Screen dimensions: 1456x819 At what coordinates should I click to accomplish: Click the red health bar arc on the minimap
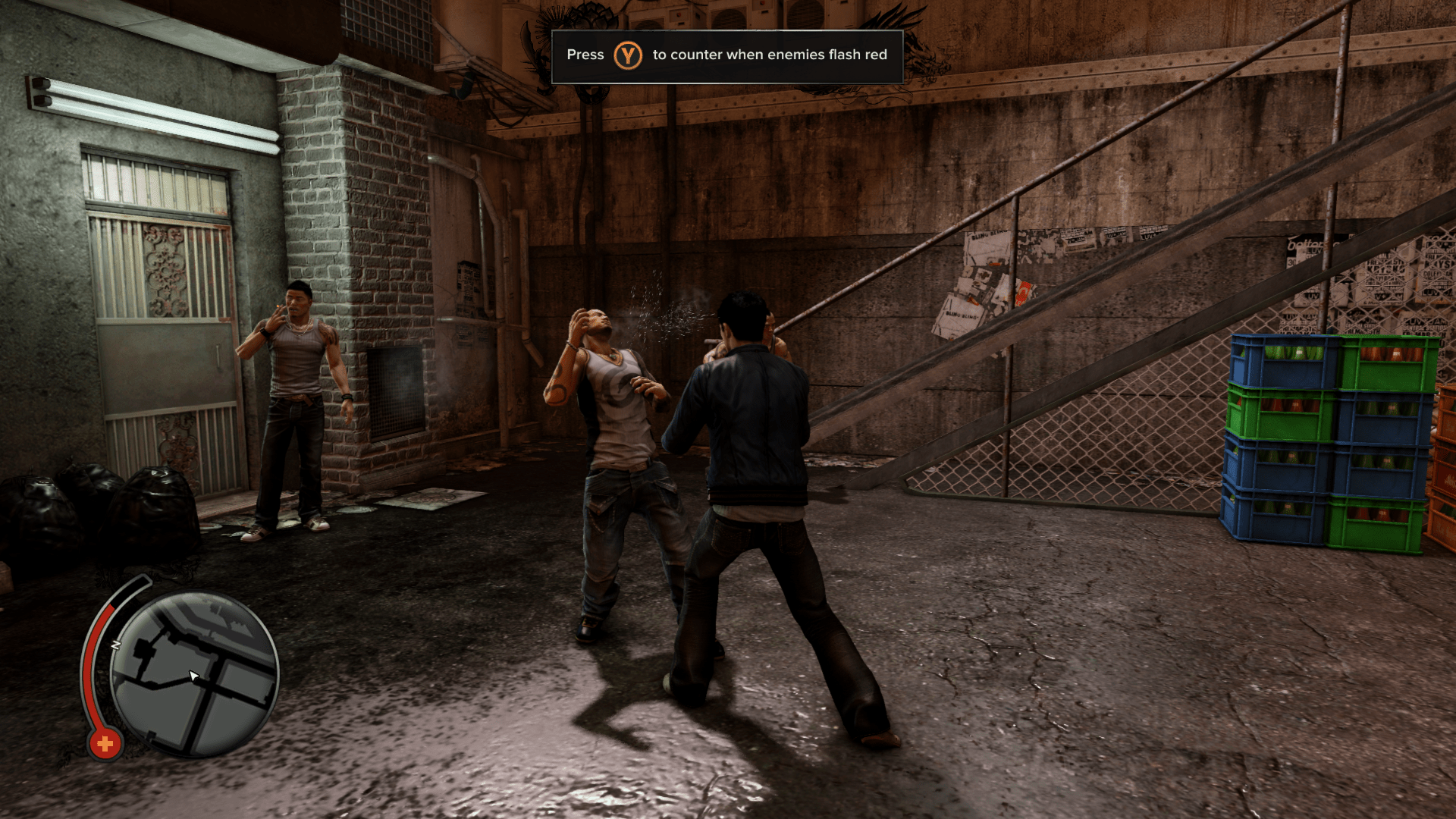click(91, 667)
